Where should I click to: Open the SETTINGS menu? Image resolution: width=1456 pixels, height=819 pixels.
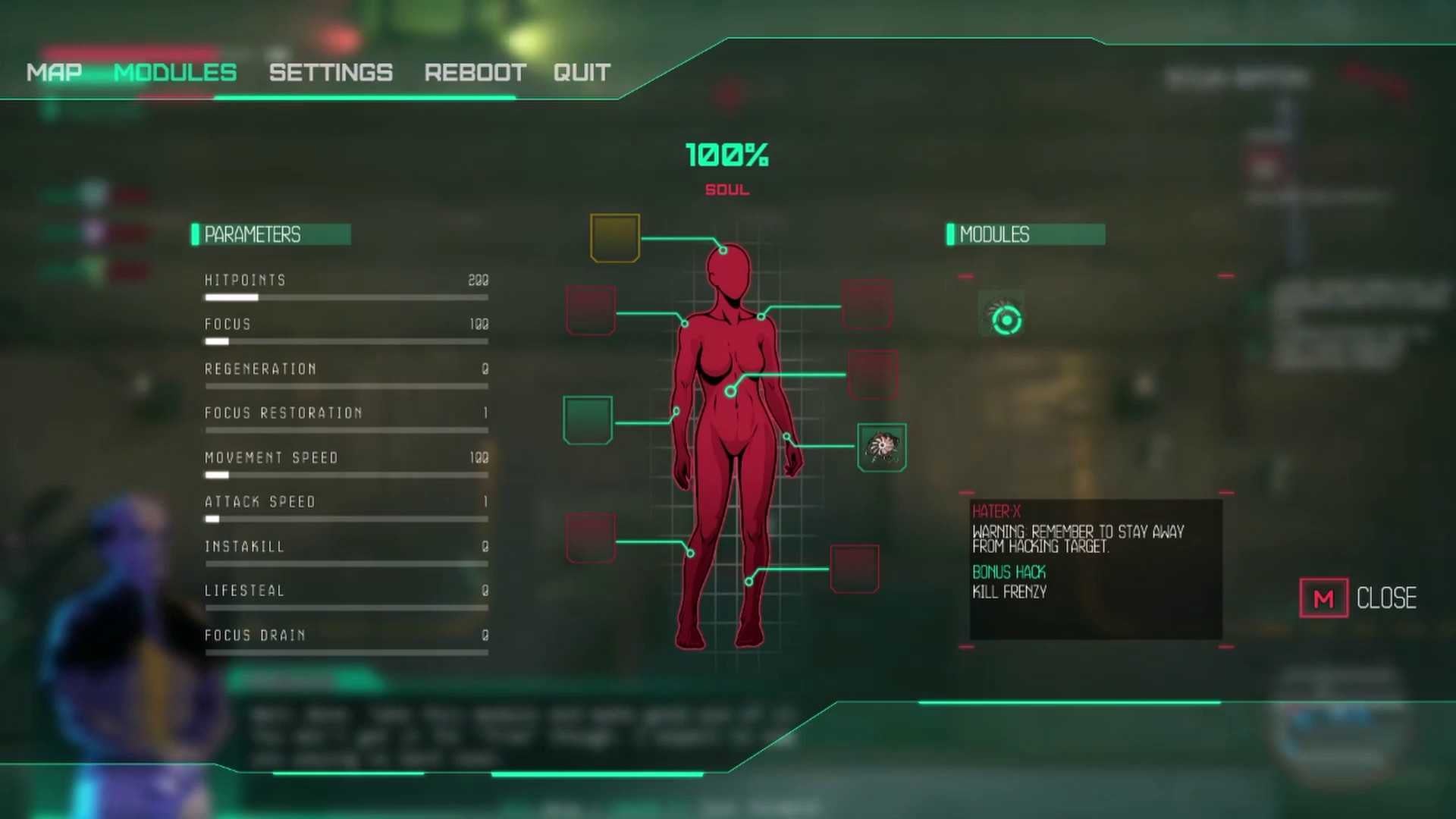(331, 72)
